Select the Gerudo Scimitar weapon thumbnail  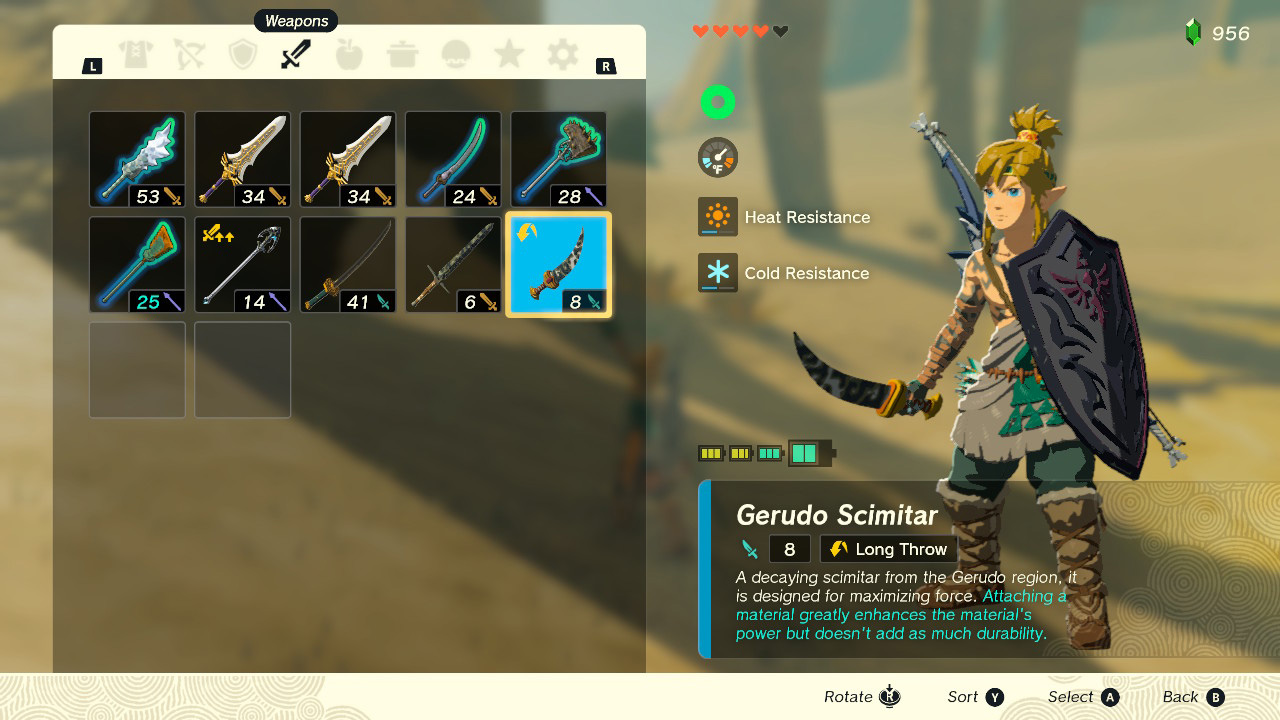pyautogui.click(x=558, y=264)
